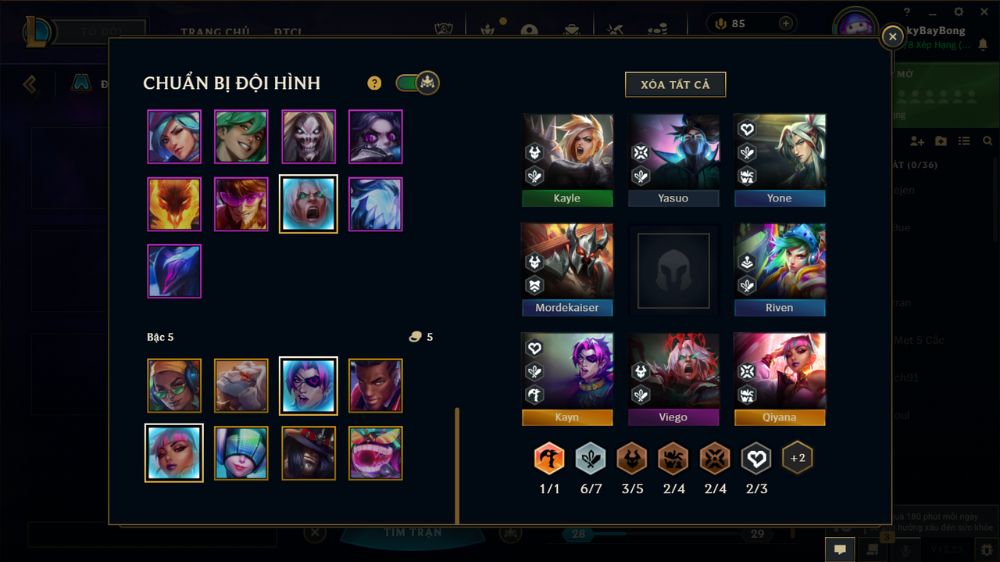Select Kayle in the team grid

(x=567, y=158)
